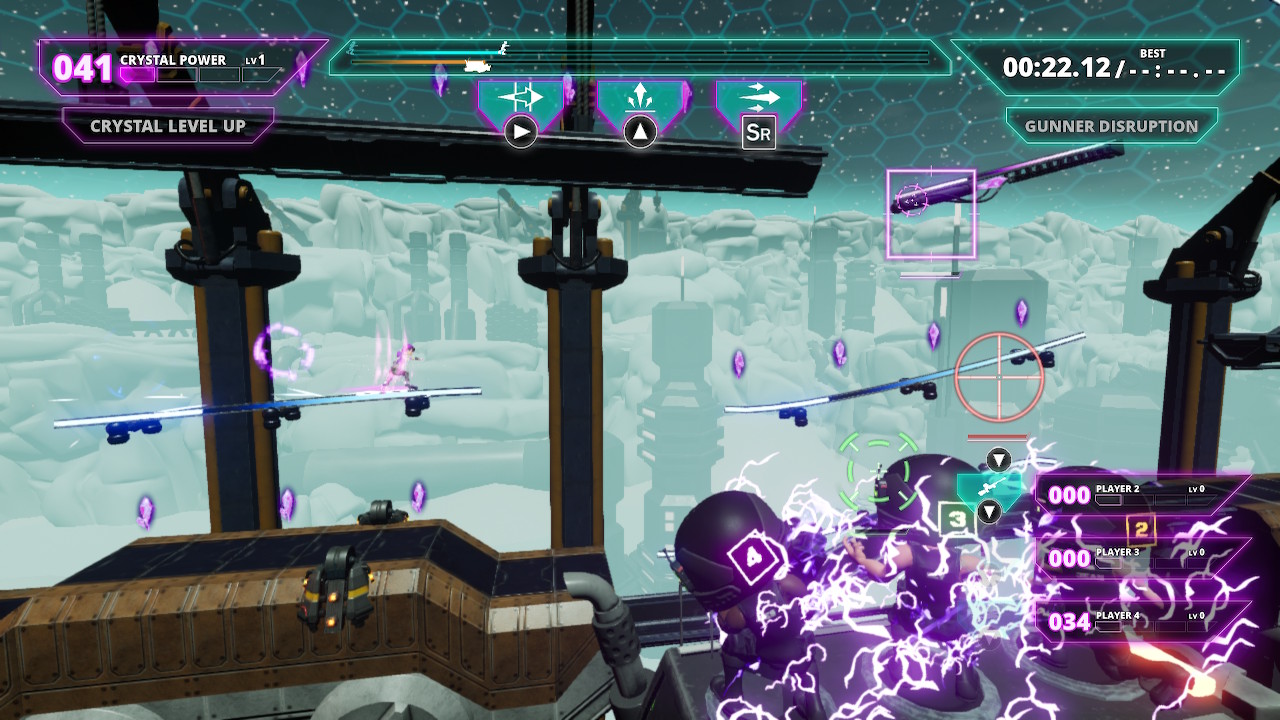
Task: Click the GUNNER DISRUPTION label
Action: click(x=1113, y=126)
